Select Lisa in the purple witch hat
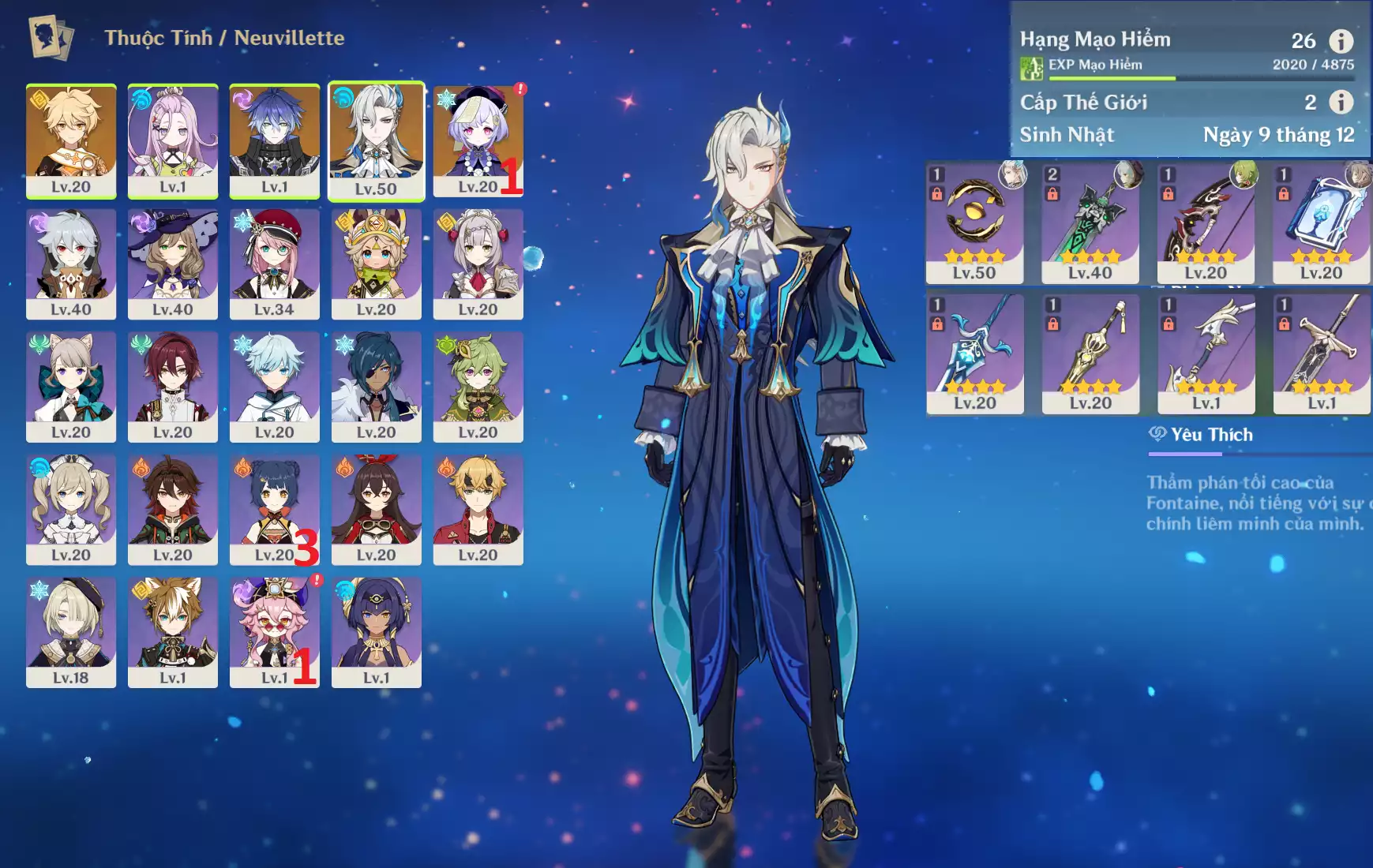This screenshot has width=1373, height=868. pyautogui.click(x=173, y=264)
